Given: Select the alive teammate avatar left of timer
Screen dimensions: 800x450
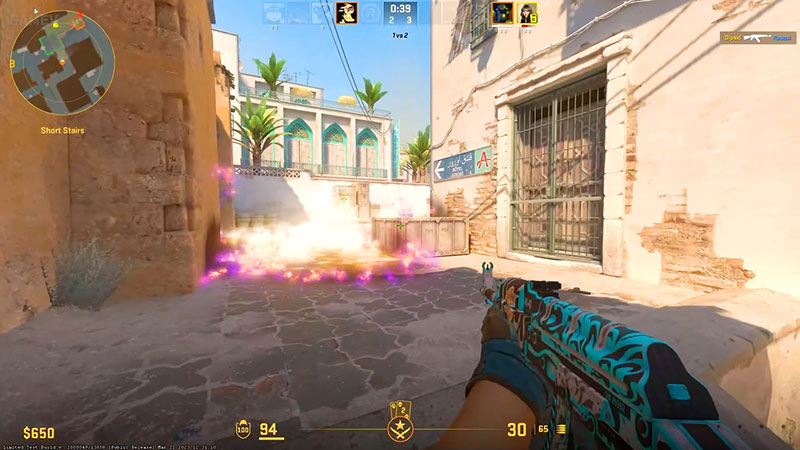Looking at the screenshot, I should pos(346,13).
